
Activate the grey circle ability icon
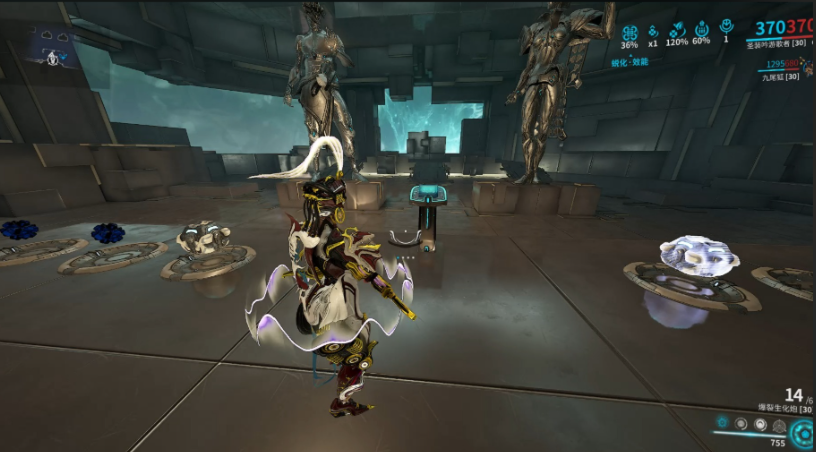[x=742, y=424]
